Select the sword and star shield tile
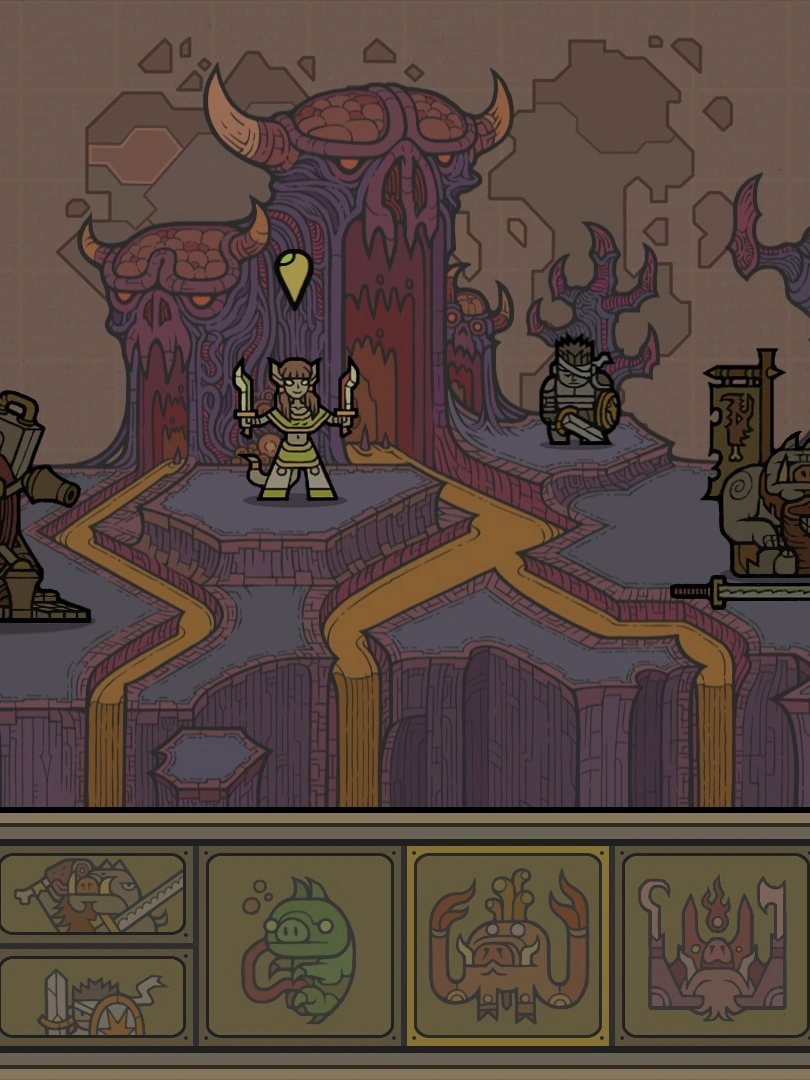The height and width of the screenshot is (1080, 810). coord(93,997)
